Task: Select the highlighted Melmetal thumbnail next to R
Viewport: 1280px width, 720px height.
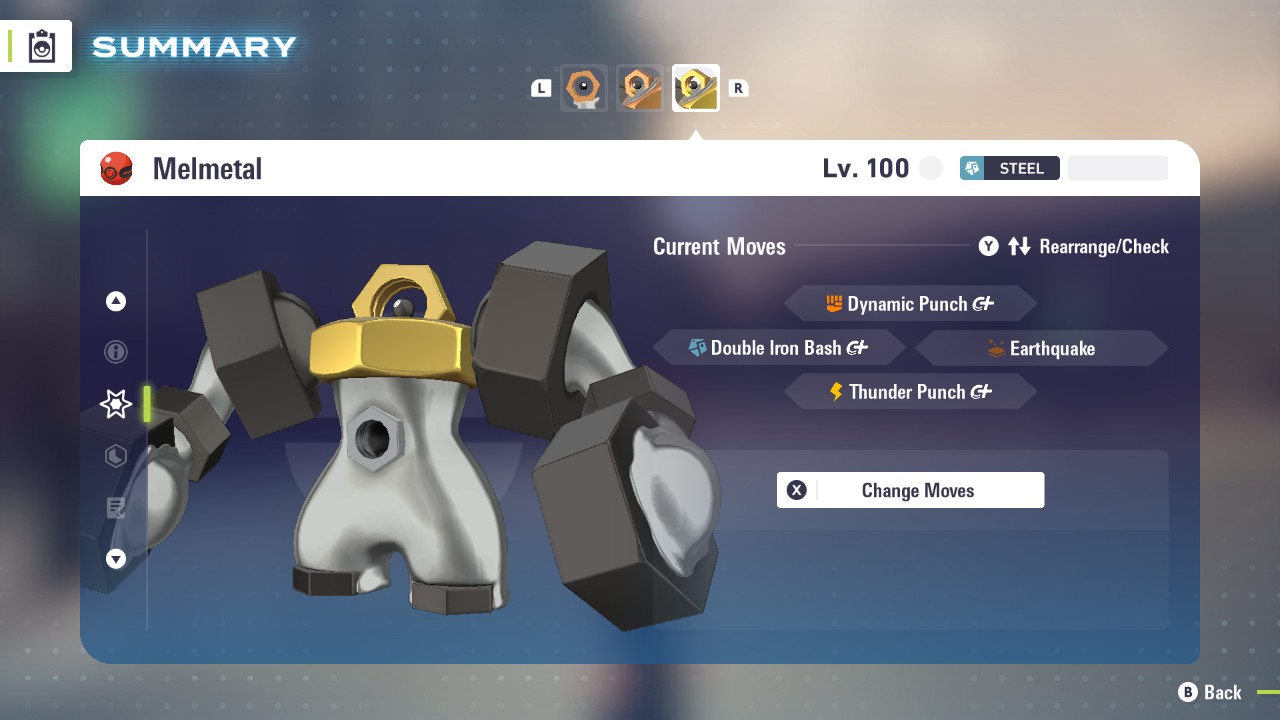Action: pos(696,87)
